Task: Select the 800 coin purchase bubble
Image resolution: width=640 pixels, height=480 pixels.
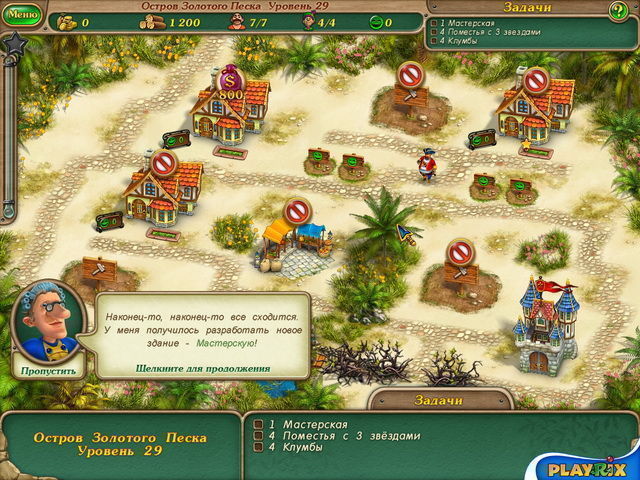Action: (x=231, y=84)
